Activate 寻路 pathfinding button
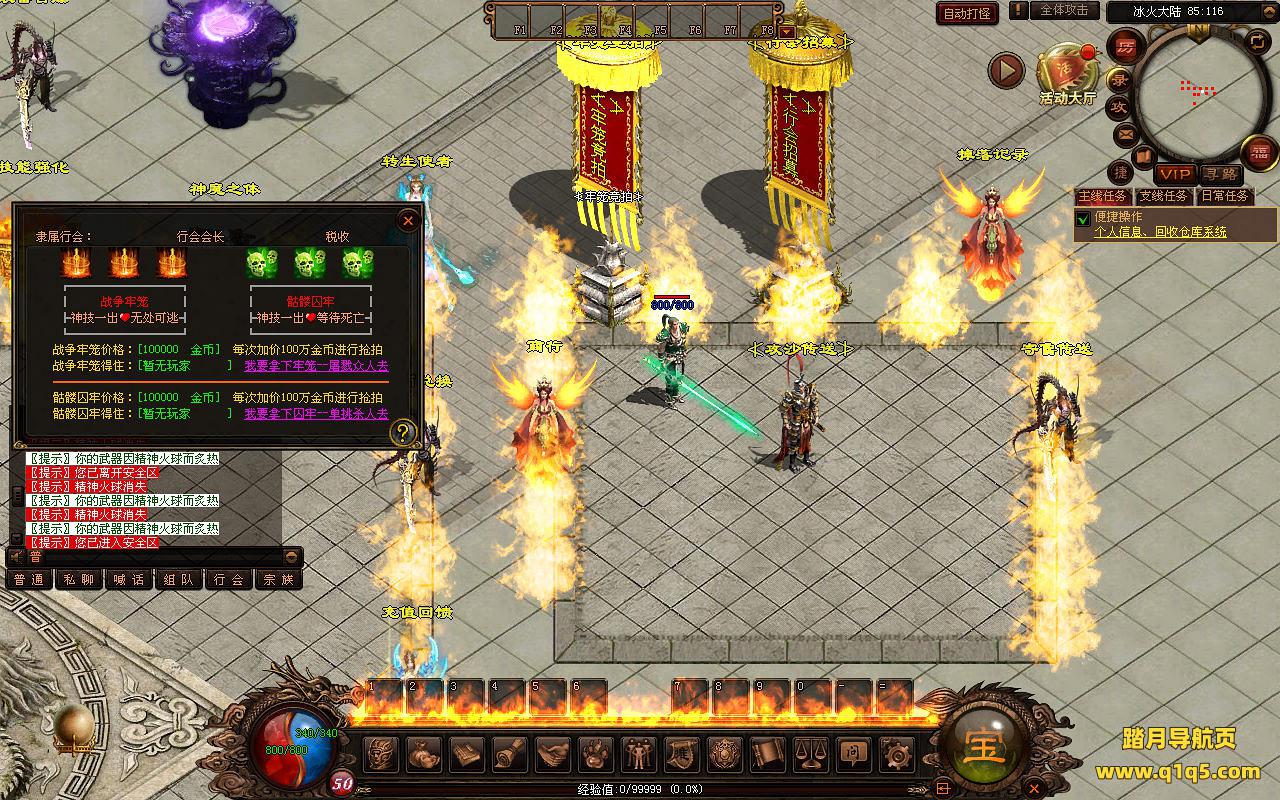 click(x=1219, y=174)
